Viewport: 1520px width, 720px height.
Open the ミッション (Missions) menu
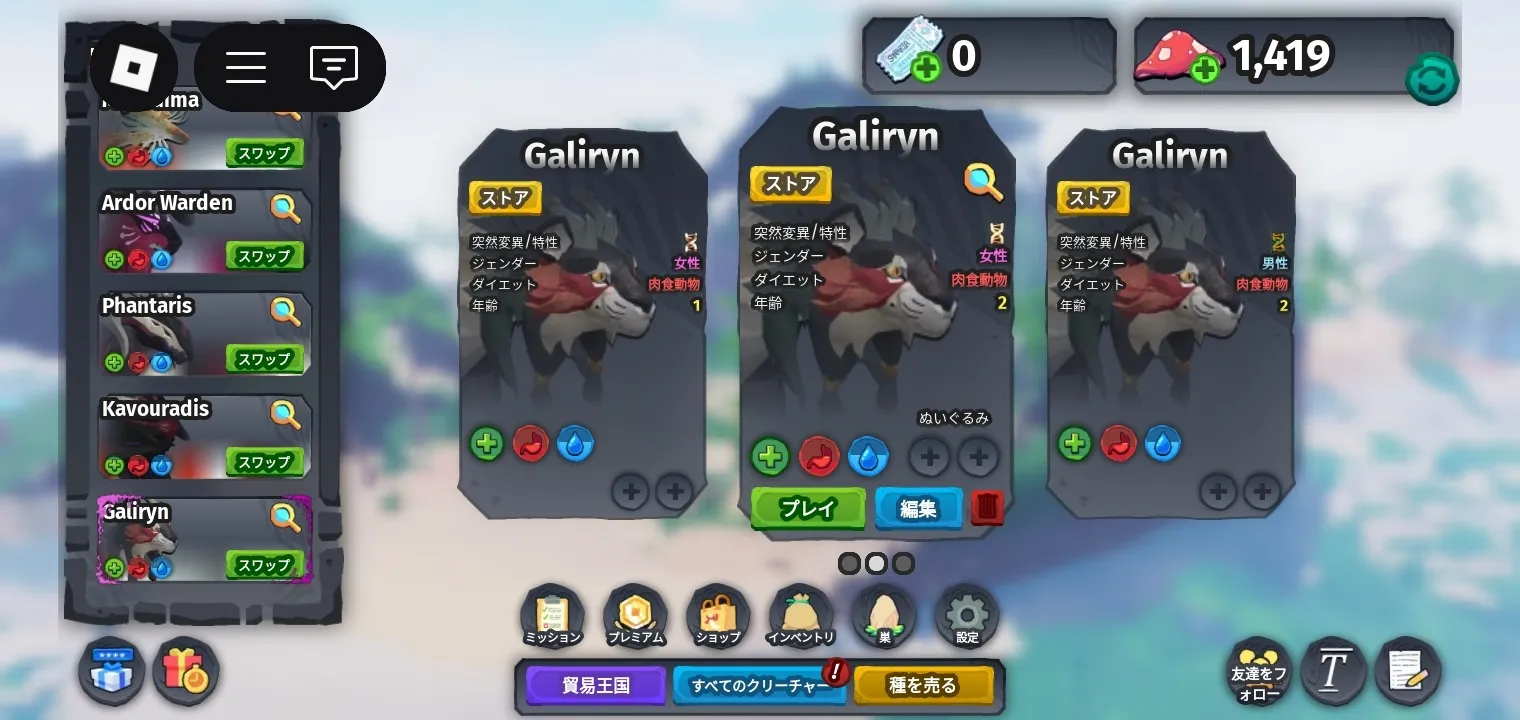point(552,615)
